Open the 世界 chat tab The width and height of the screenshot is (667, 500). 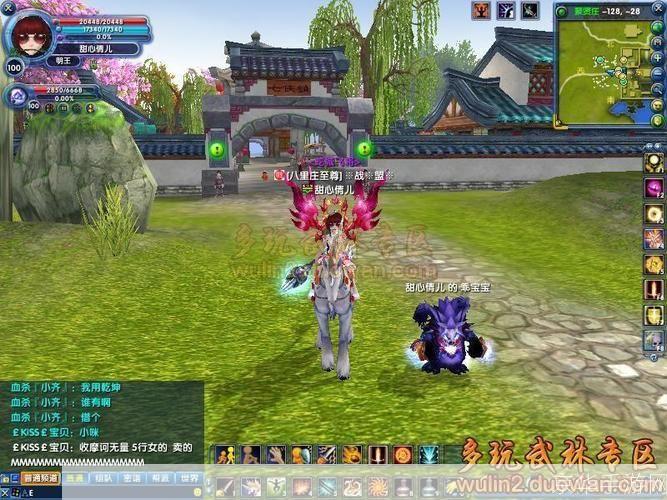point(189,478)
